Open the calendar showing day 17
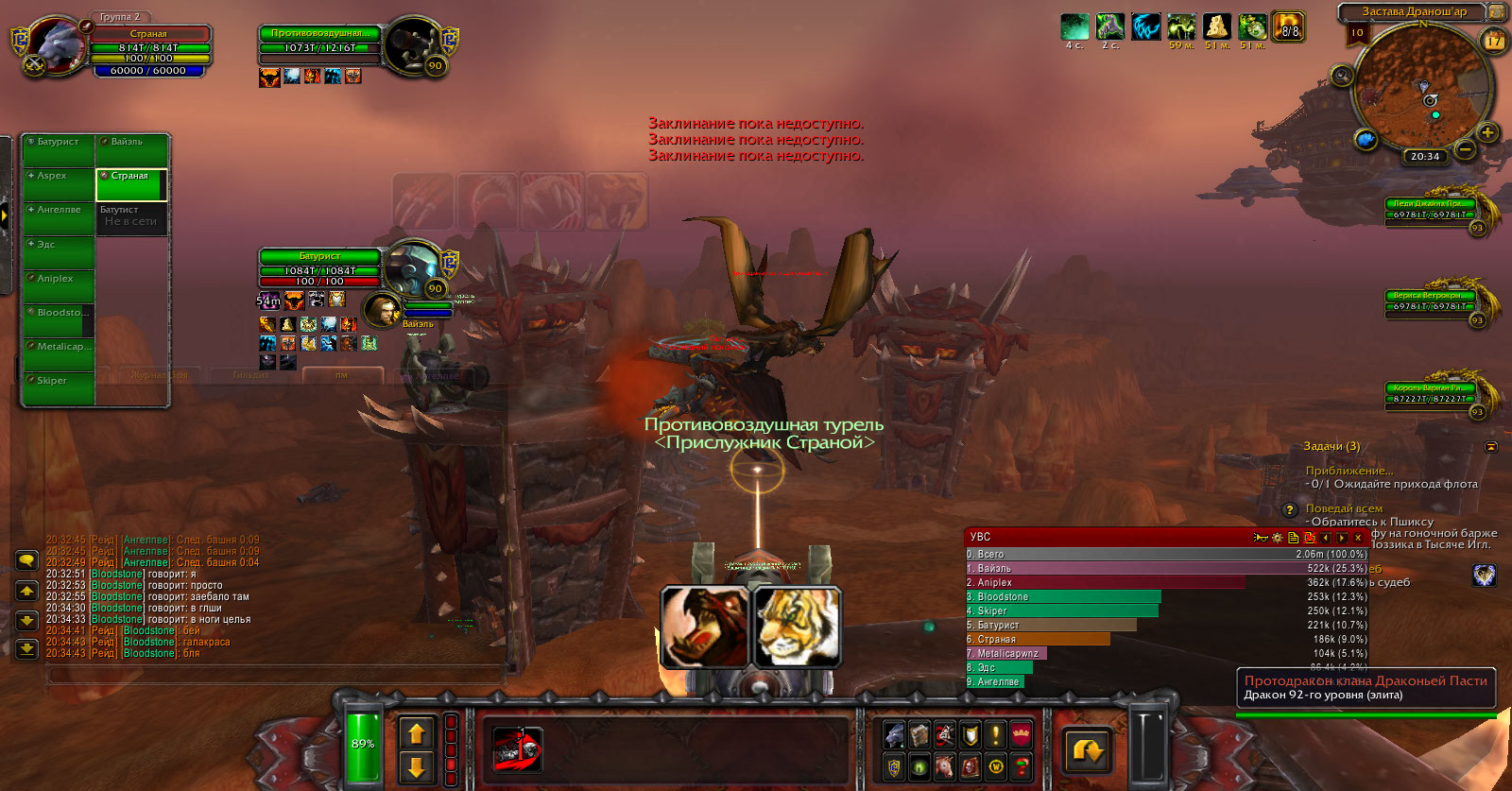 click(x=1494, y=41)
